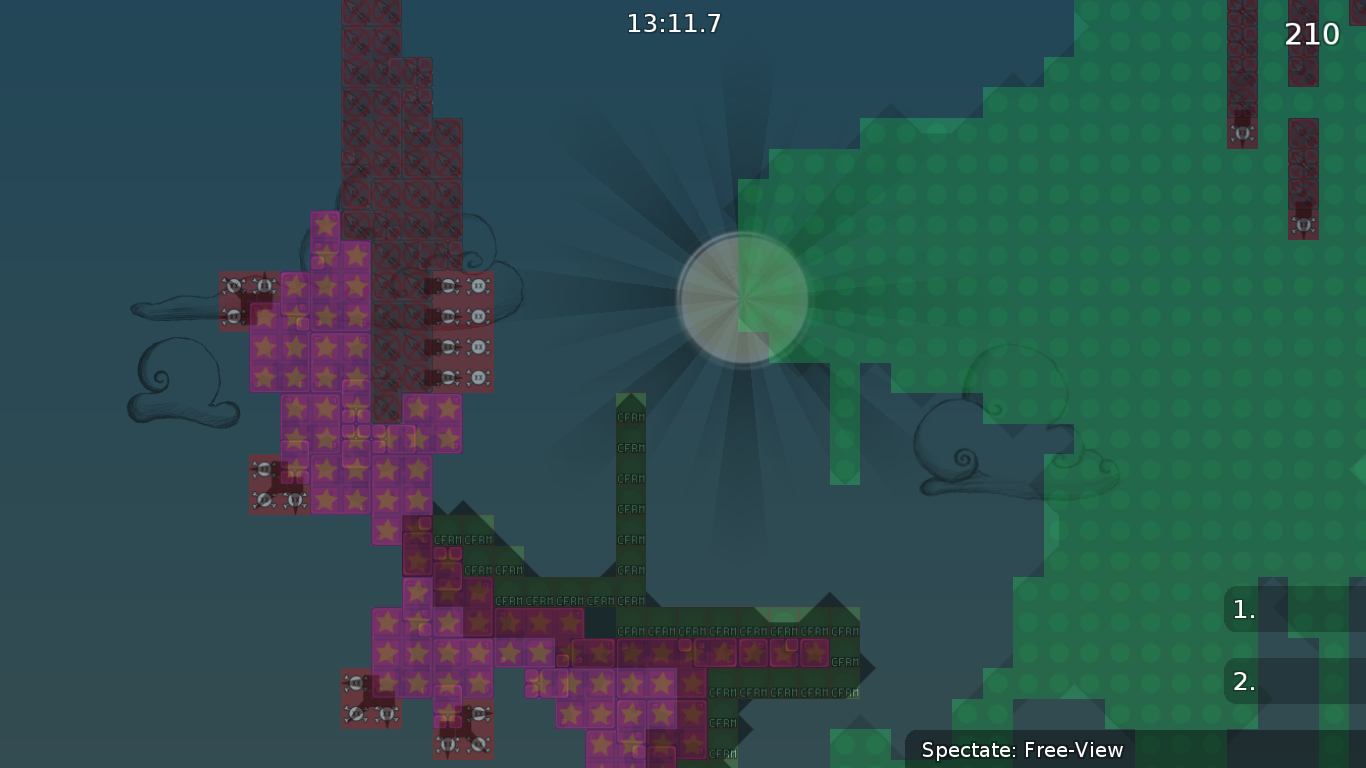This screenshot has height=768, width=1366.
Task: Click a CFRM conveyor tile in the vertical column
Action: 629,478
